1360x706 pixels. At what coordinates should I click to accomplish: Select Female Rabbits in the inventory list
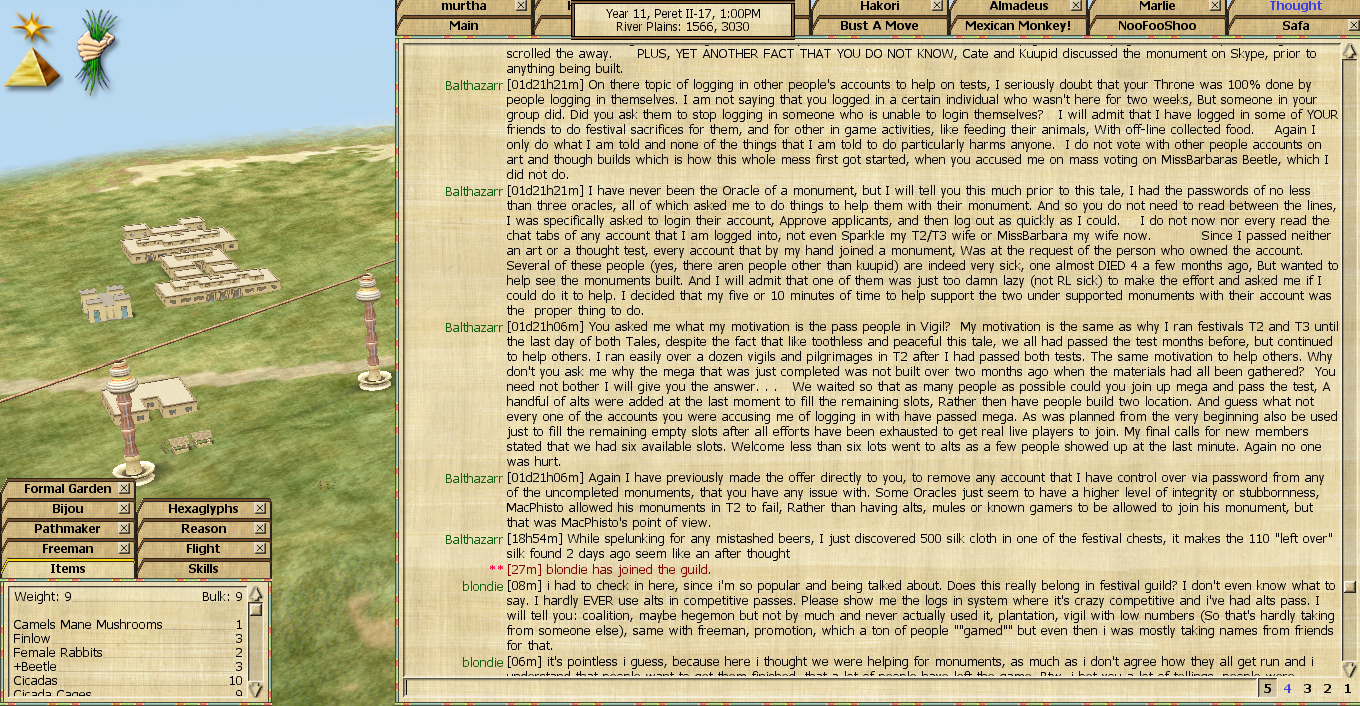point(58,653)
